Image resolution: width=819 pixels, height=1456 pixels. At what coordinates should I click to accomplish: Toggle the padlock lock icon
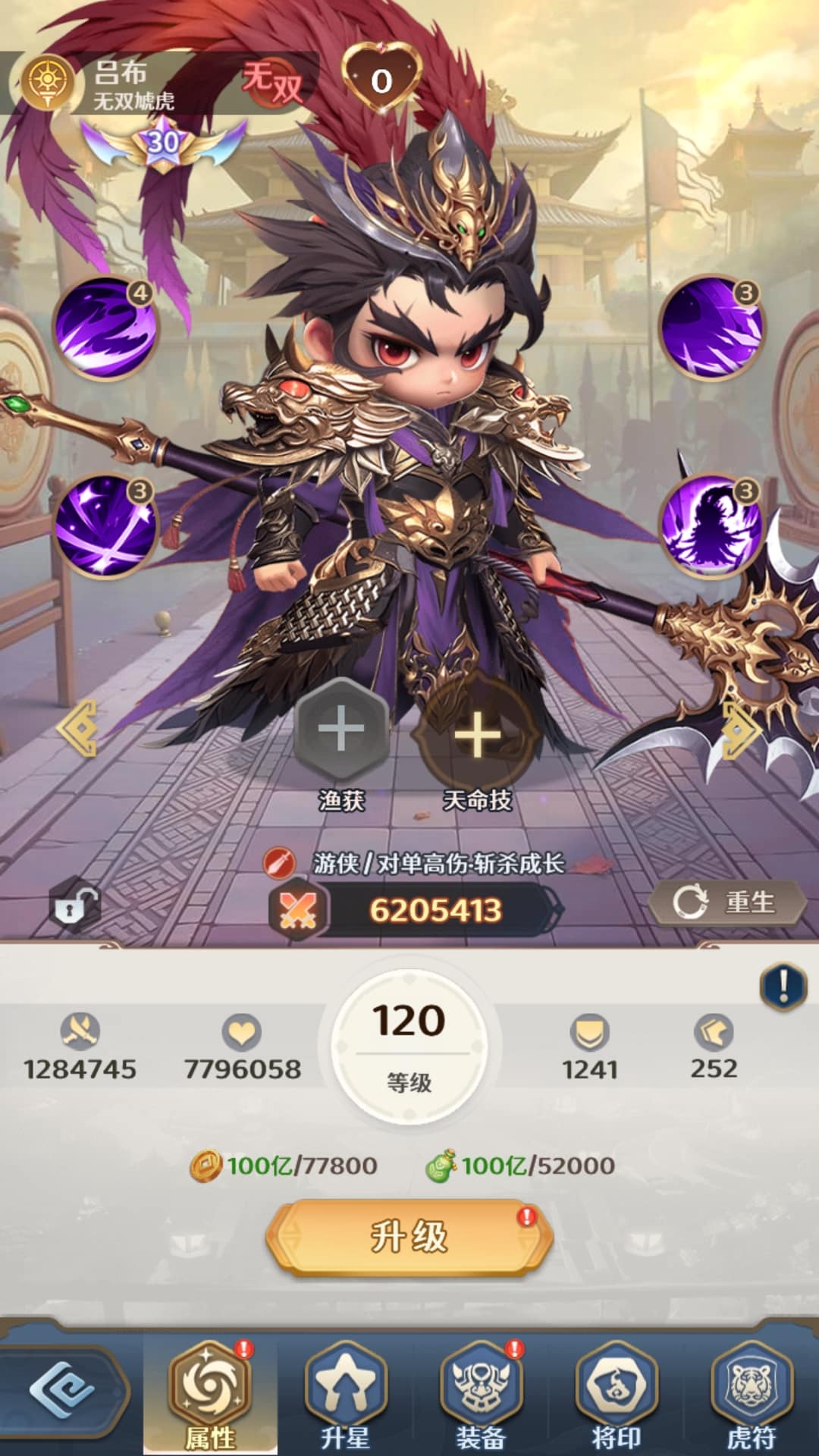coord(74,905)
